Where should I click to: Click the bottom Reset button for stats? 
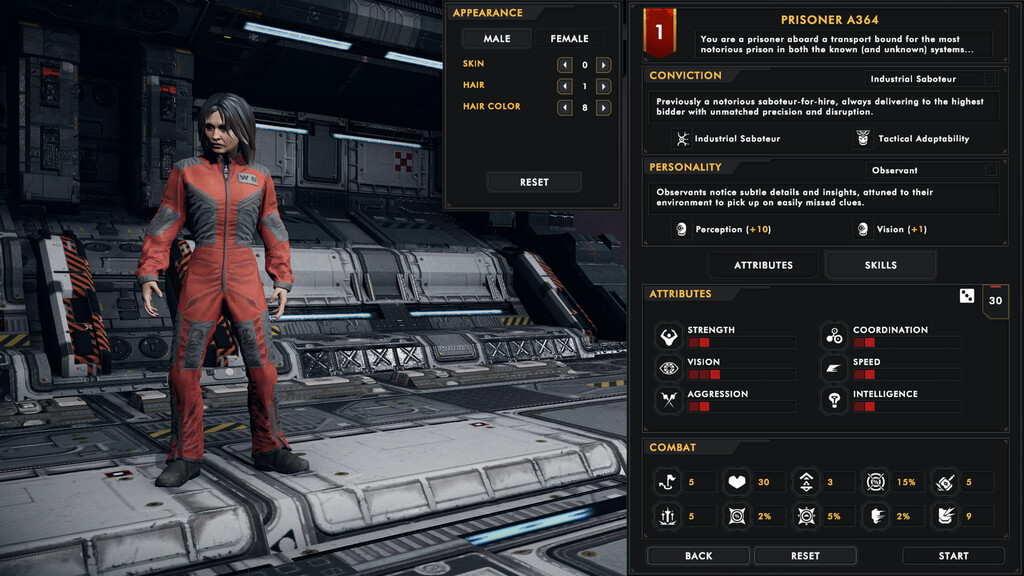pyautogui.click(x=805, y=556)
